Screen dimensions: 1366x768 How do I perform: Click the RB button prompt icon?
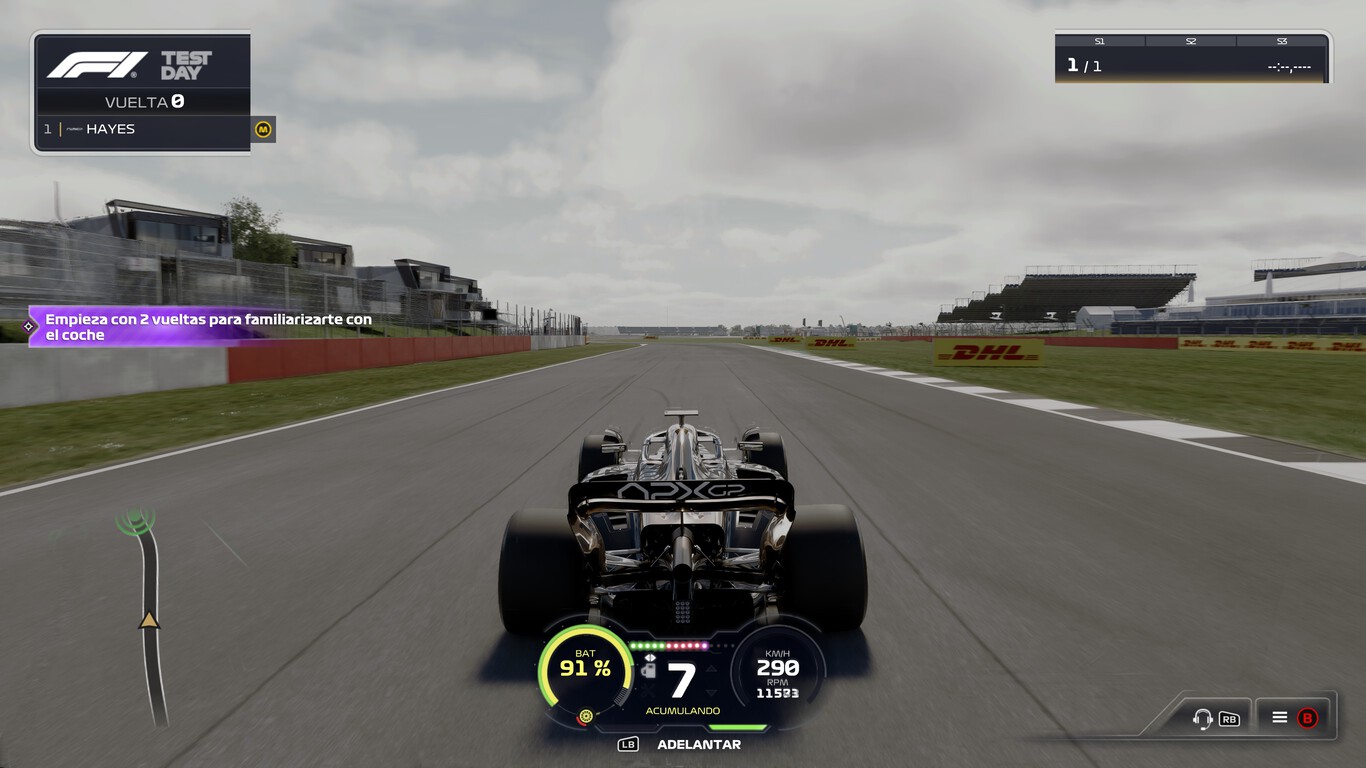point(1230,719)
